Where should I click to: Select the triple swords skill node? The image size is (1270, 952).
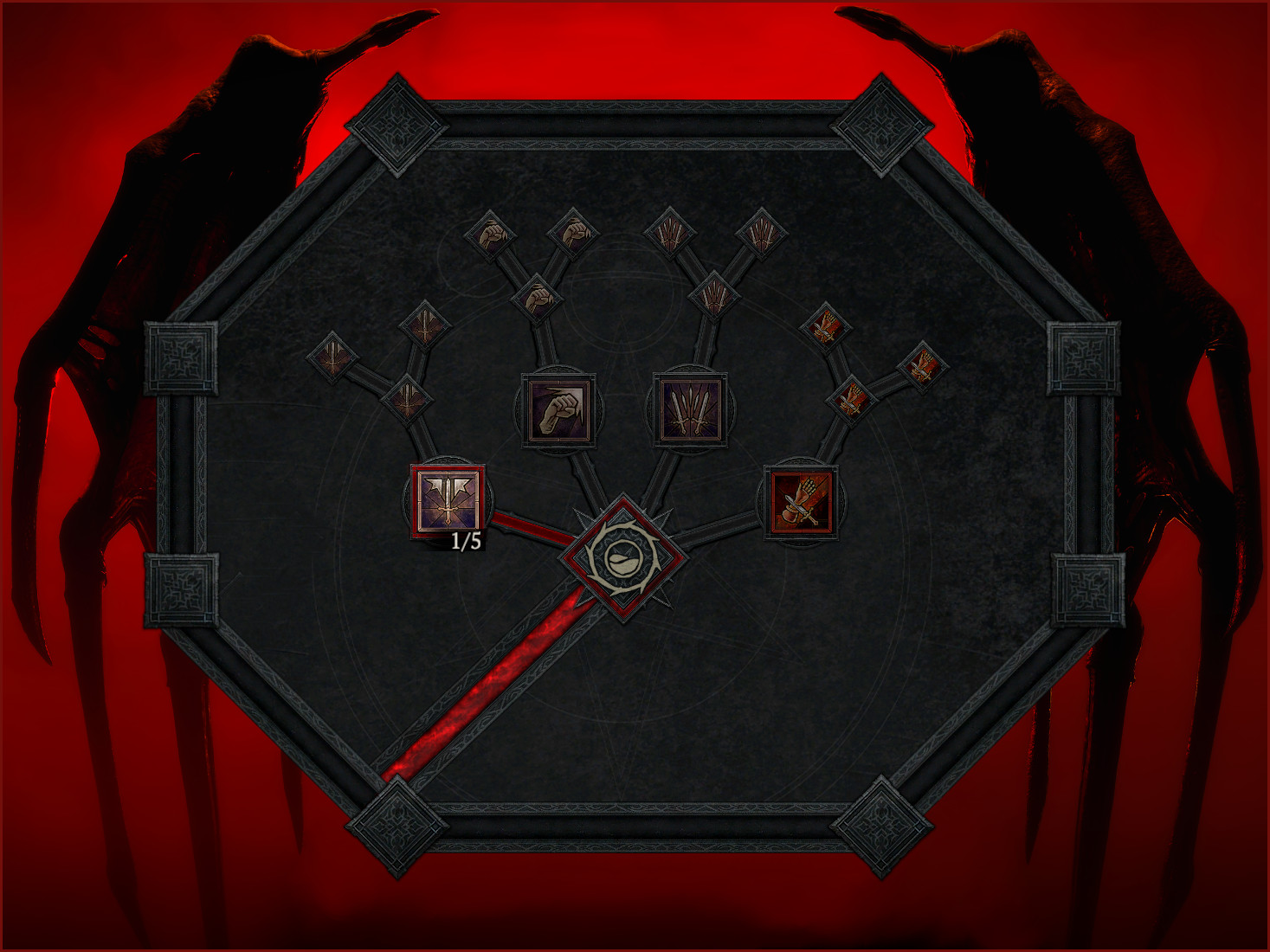(x=689, y=410)
